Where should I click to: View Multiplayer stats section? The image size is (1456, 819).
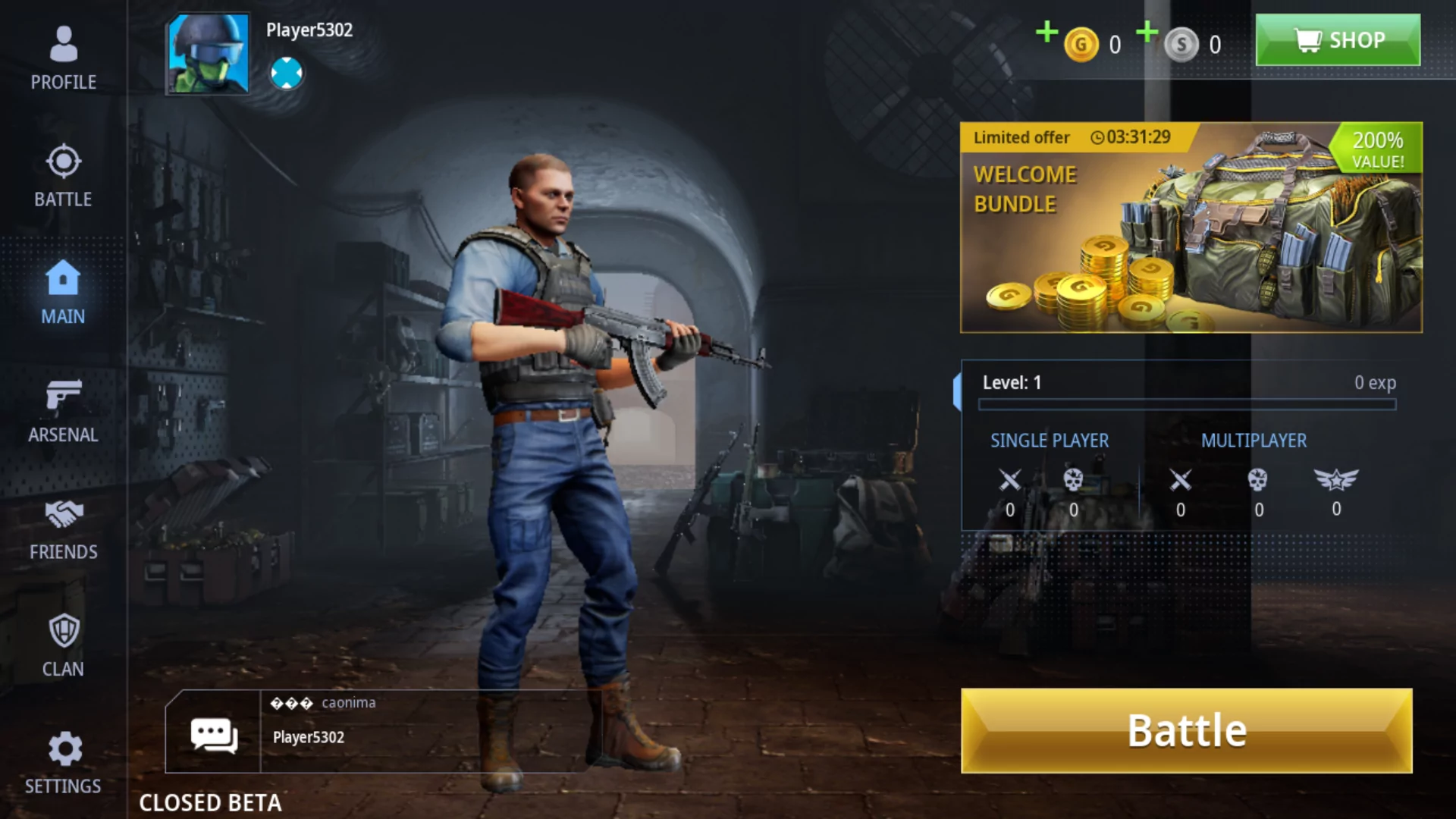[x=1254, y=440]
